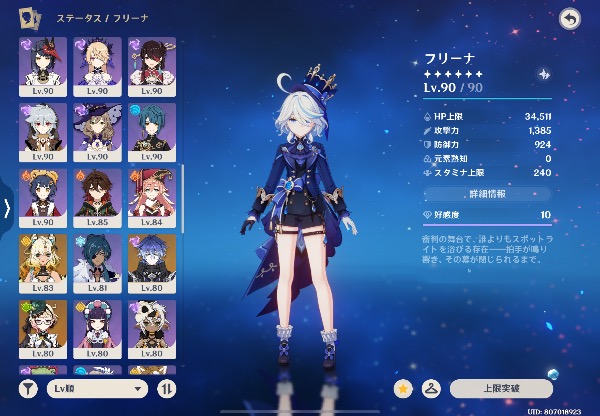The width and height of the screenshot is (600, 416).
Task: Pick the Lv.81 eyepatch character portrait
Action: pyautogui.click(x=97, y=258)
